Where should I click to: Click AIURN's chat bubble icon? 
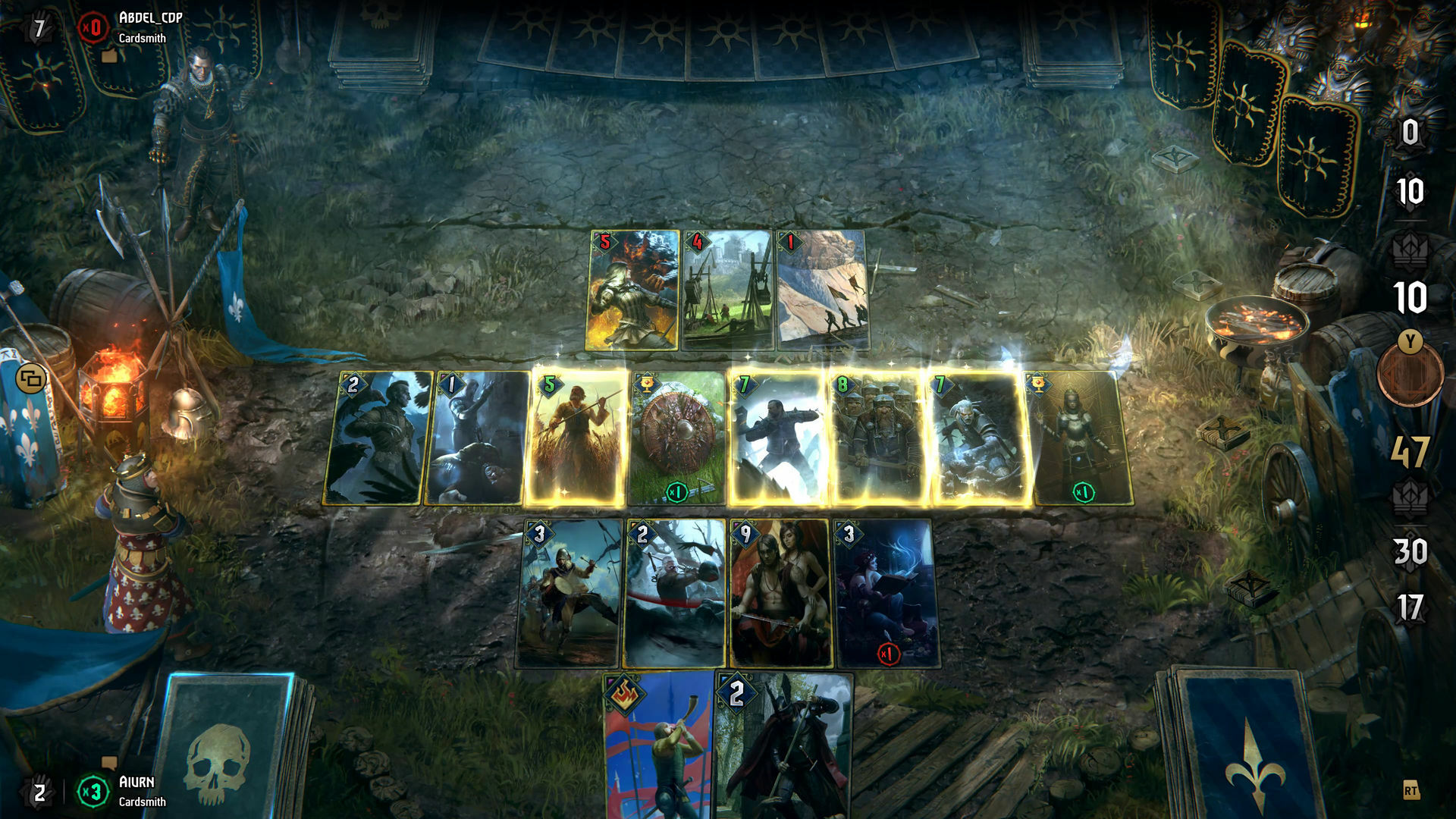(109, 763)
